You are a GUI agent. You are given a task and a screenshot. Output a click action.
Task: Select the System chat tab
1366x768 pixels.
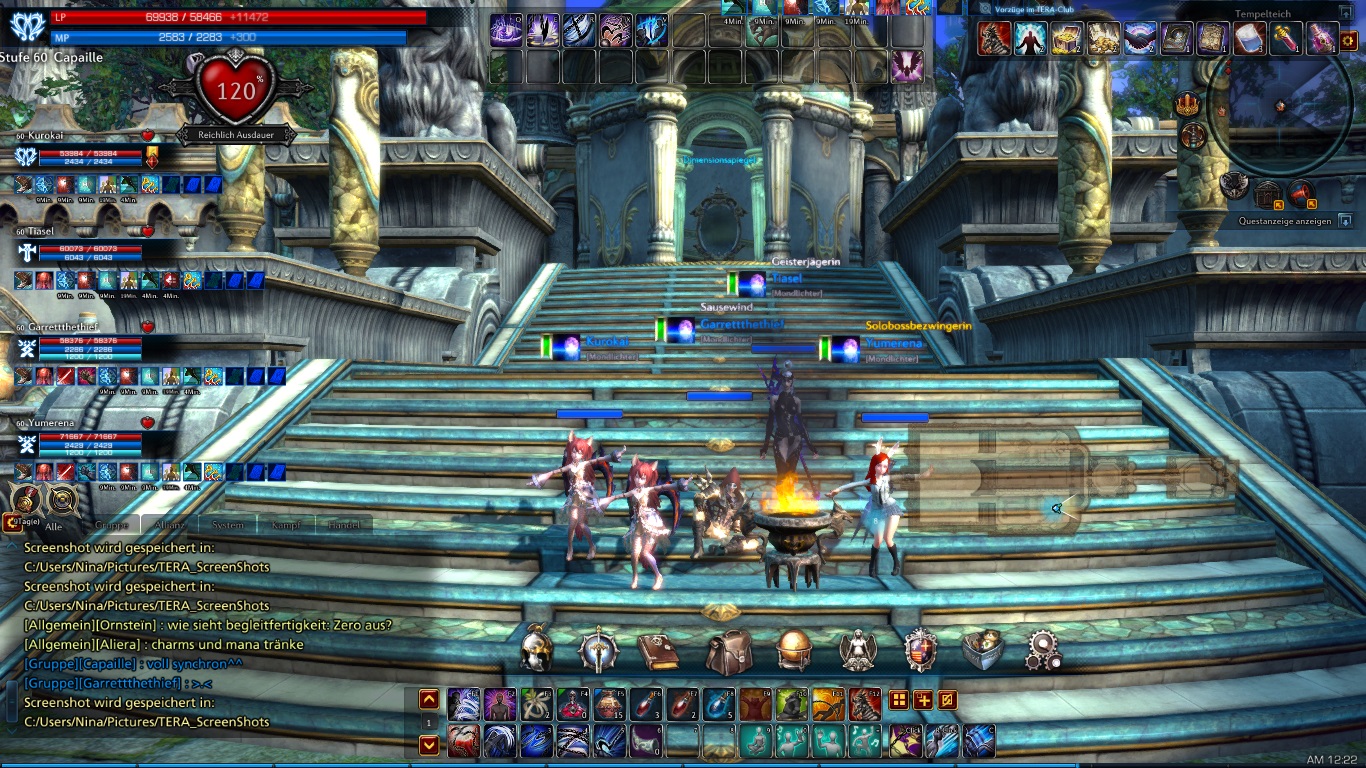point(228,525)
